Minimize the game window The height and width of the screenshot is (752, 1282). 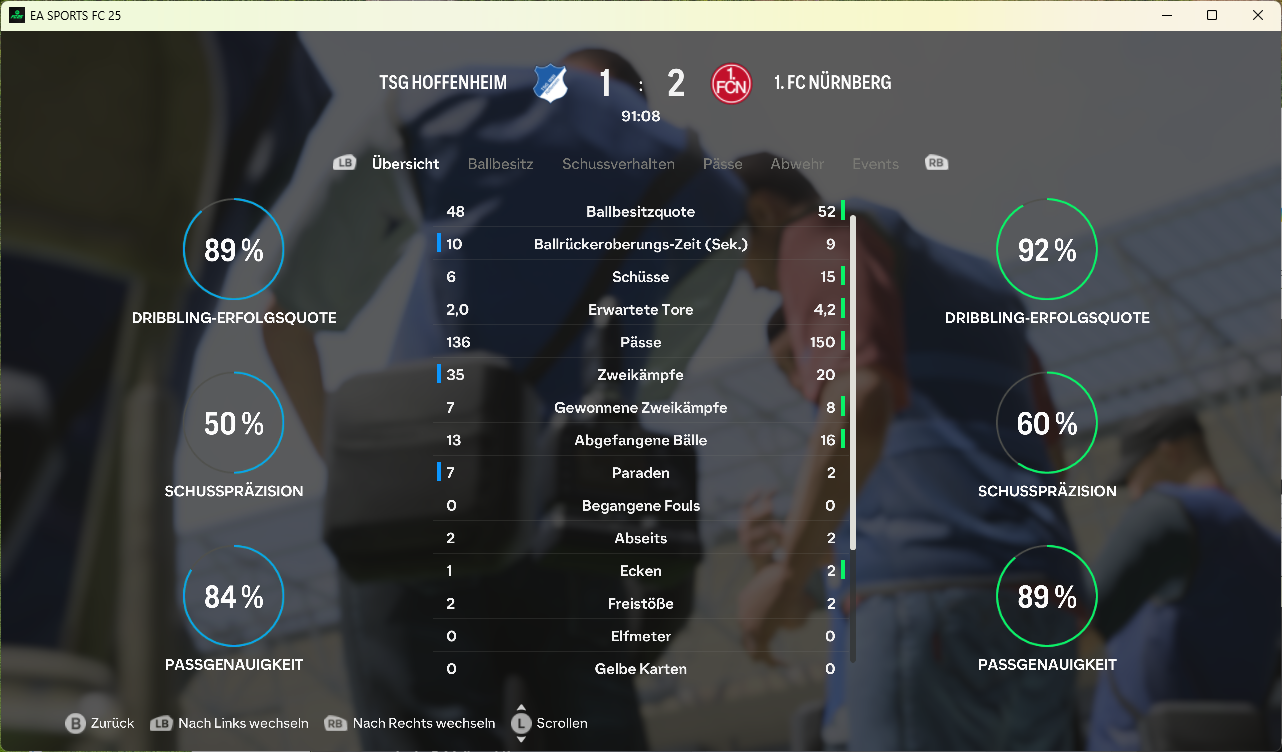click(1166, 15)
